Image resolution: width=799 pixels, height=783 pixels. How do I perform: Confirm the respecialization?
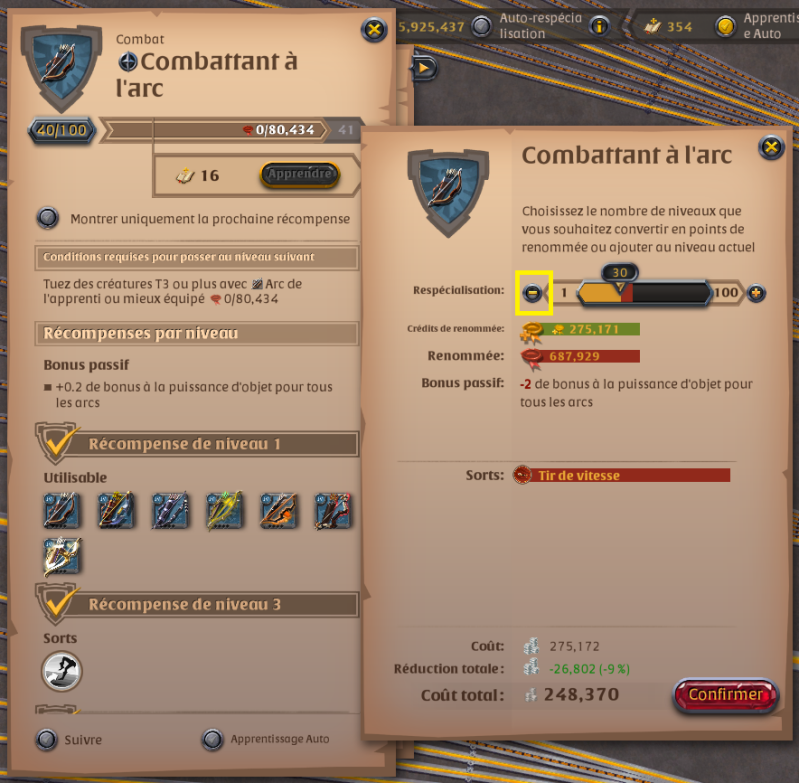point(725,695)
